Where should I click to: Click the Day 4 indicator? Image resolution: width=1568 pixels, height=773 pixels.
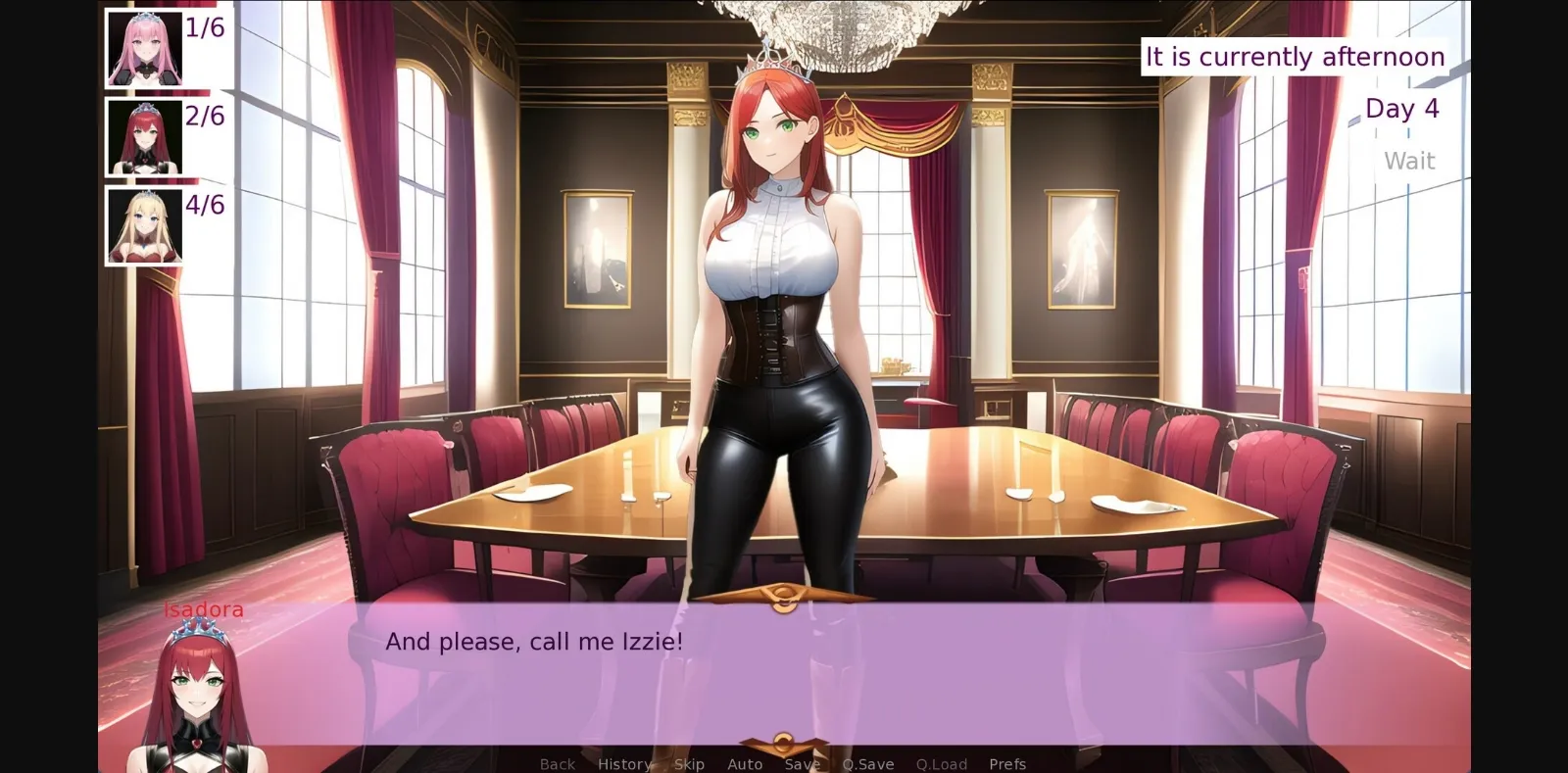click(x=1401, y=109)
